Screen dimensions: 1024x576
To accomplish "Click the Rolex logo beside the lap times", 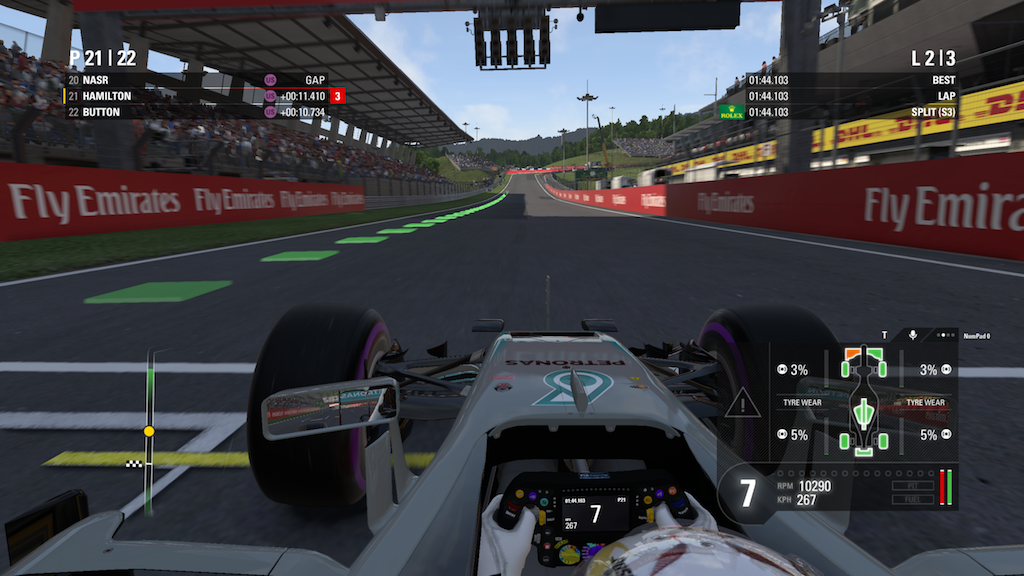I will click(x=732, y=112).
